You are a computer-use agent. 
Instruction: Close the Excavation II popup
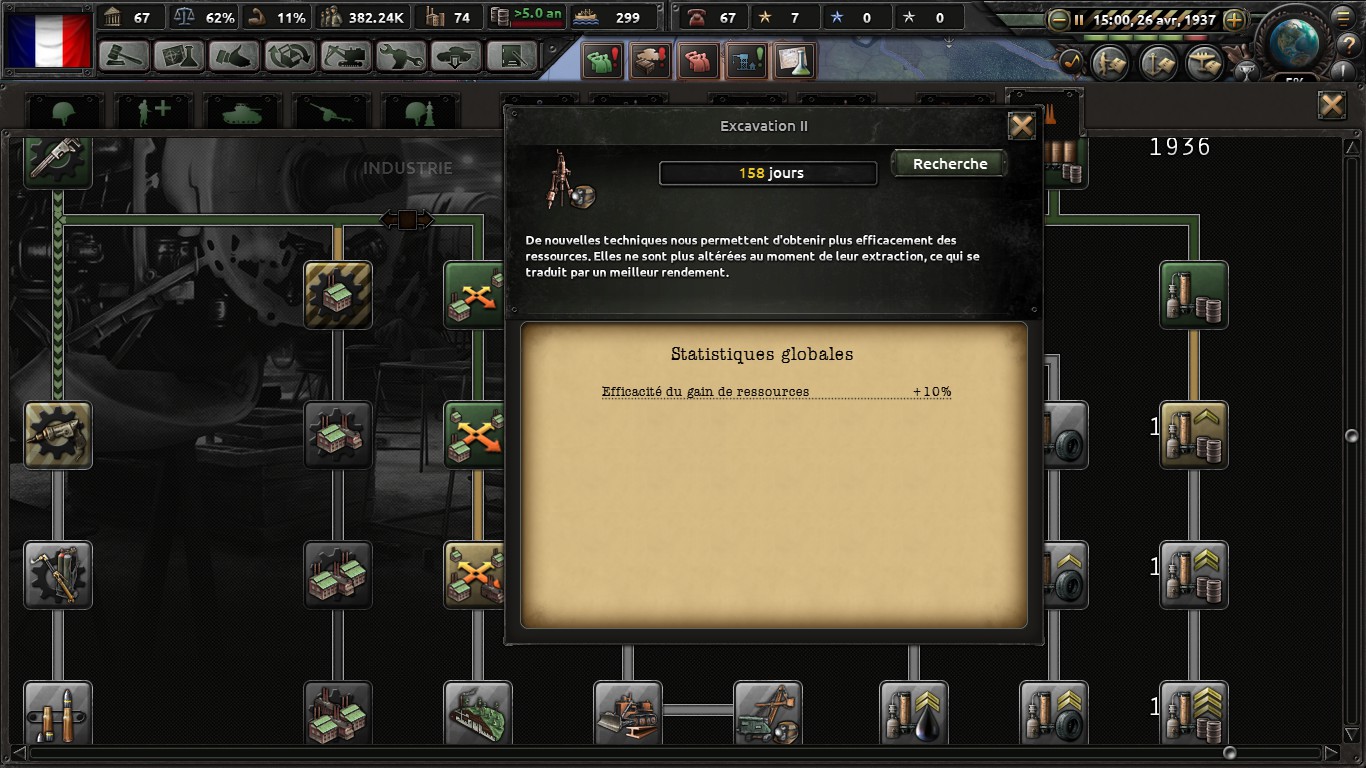(x=1021, y=126)
